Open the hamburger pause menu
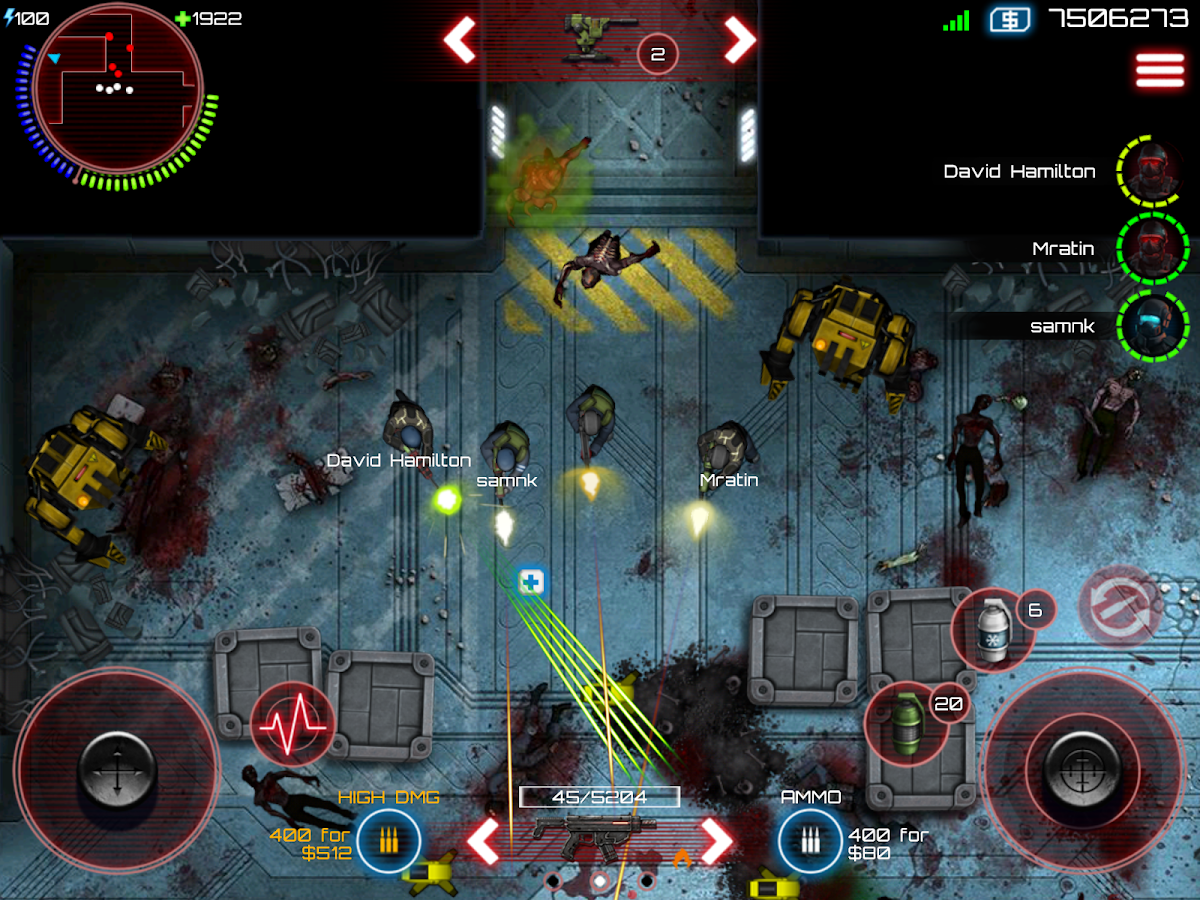The height and width of the screenshot is (900, 1200). pyautogui.click(x=1160, y=70)
